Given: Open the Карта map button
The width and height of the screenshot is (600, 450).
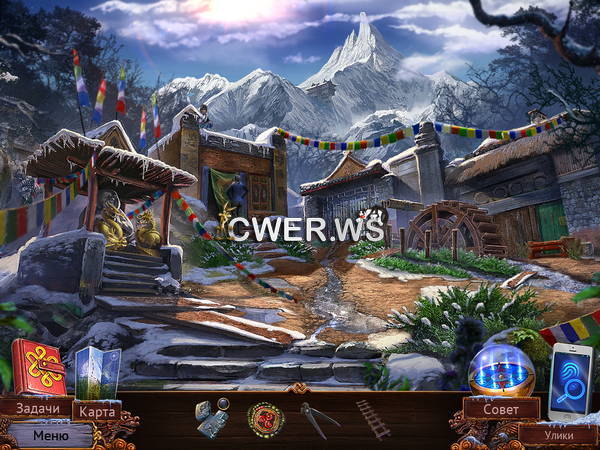Looking at the screenshot, I should tap(97, 411).
